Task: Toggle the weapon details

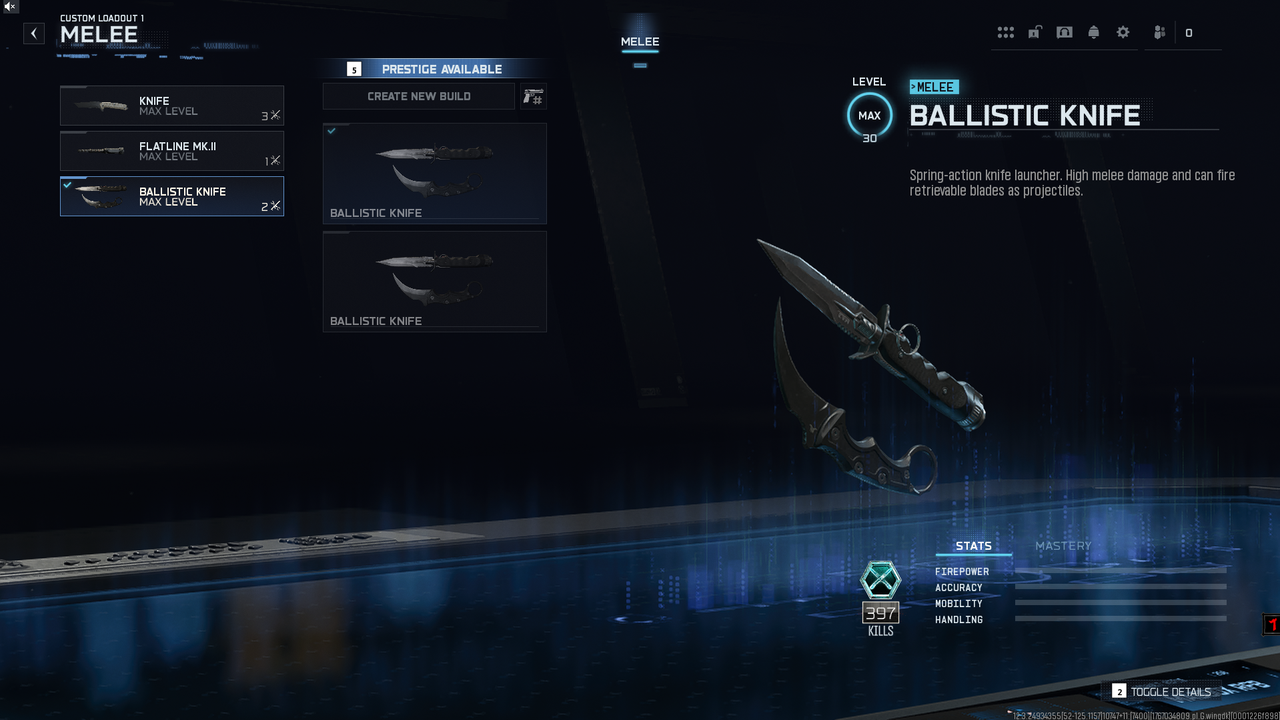Action: click(1161, 691)
